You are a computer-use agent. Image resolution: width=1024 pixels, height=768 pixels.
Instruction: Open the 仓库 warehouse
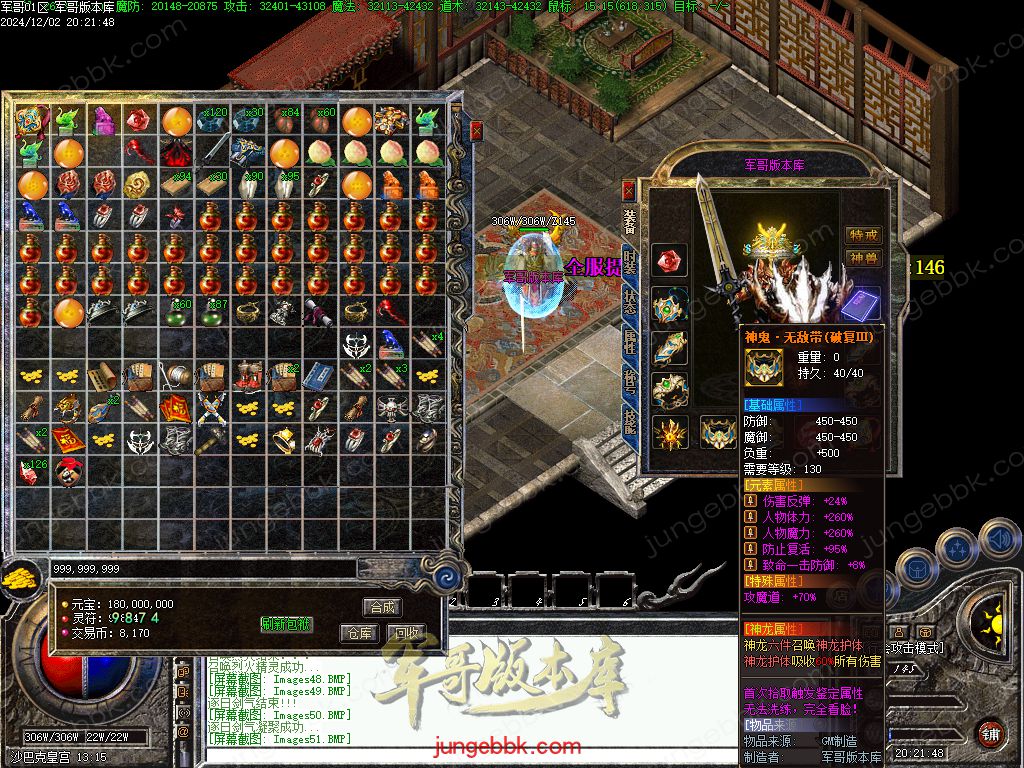coord(359,633)
